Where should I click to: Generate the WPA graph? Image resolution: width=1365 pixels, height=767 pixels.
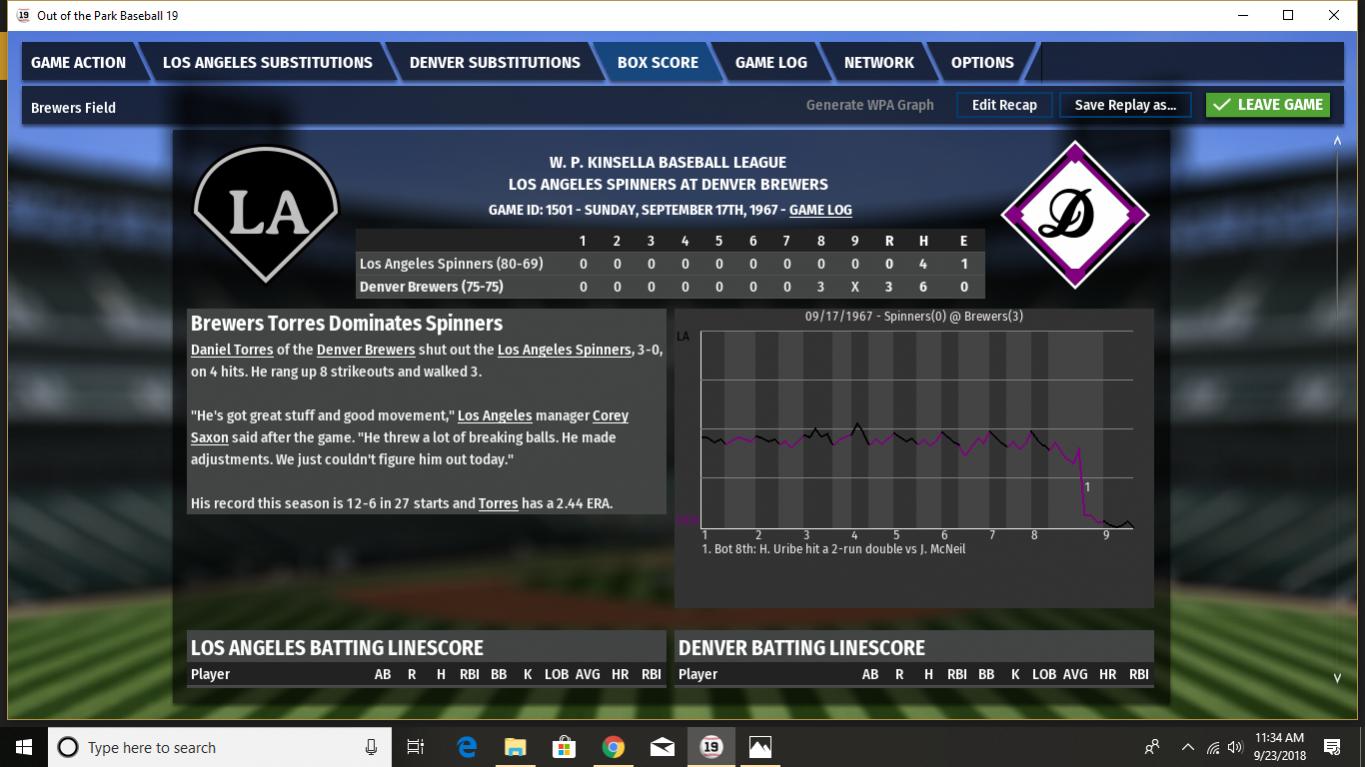pyautogui.click(x=869, y=105)
